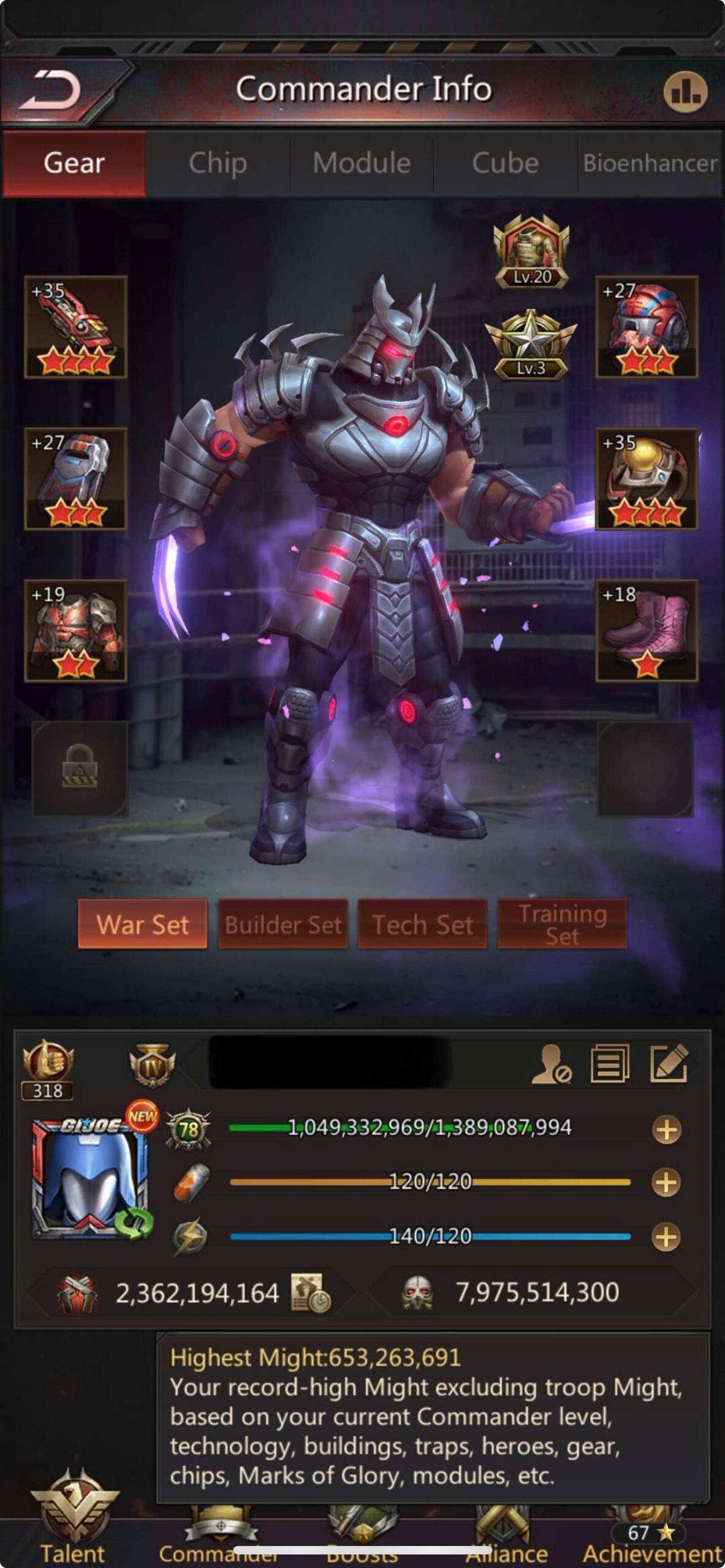Tap the Lv.3 star medal
The width and height of the screenshot is (725, 1568).
(x=531, y=344)
